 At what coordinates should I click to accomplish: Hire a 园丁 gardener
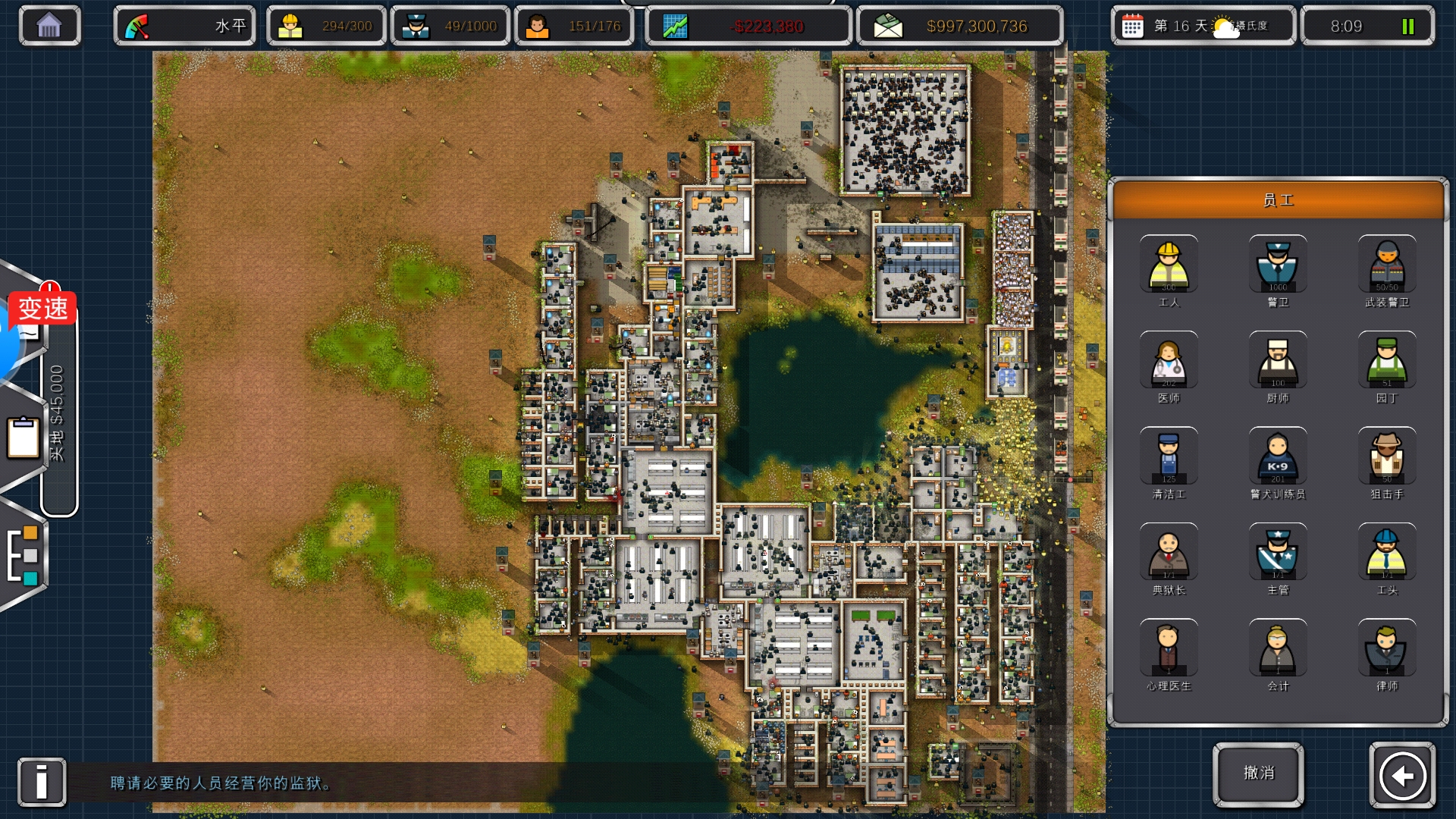coord(1387,359)
